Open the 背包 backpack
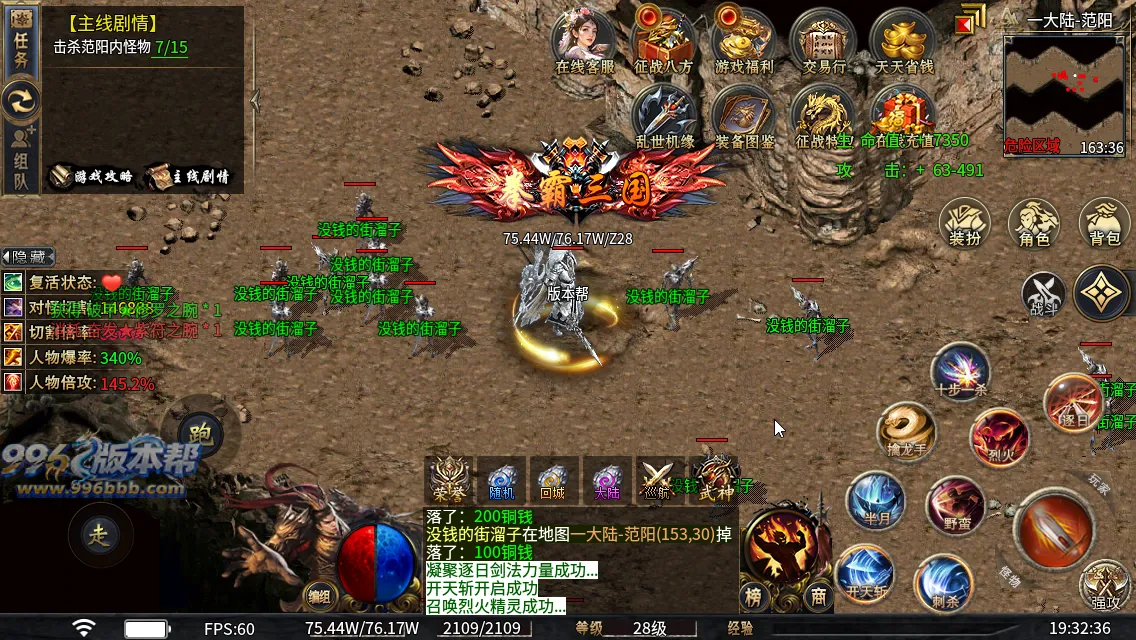 pyautogui.click(x=1104, y=223)
